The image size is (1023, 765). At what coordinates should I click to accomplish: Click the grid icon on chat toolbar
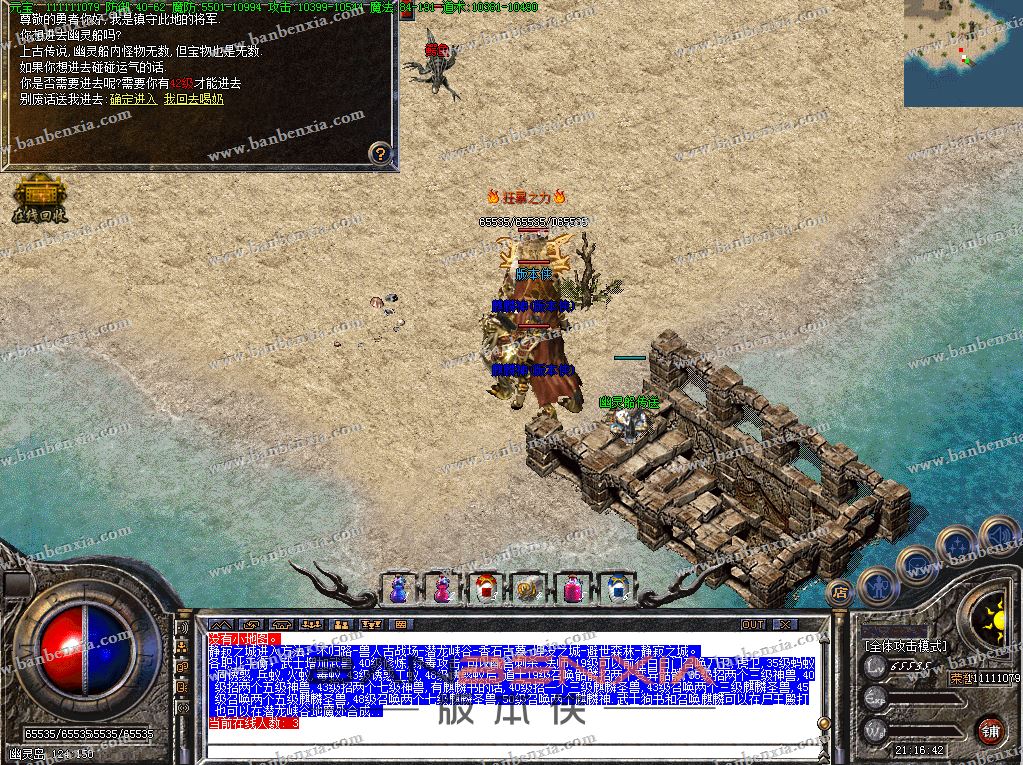click(x=401, y=624)
